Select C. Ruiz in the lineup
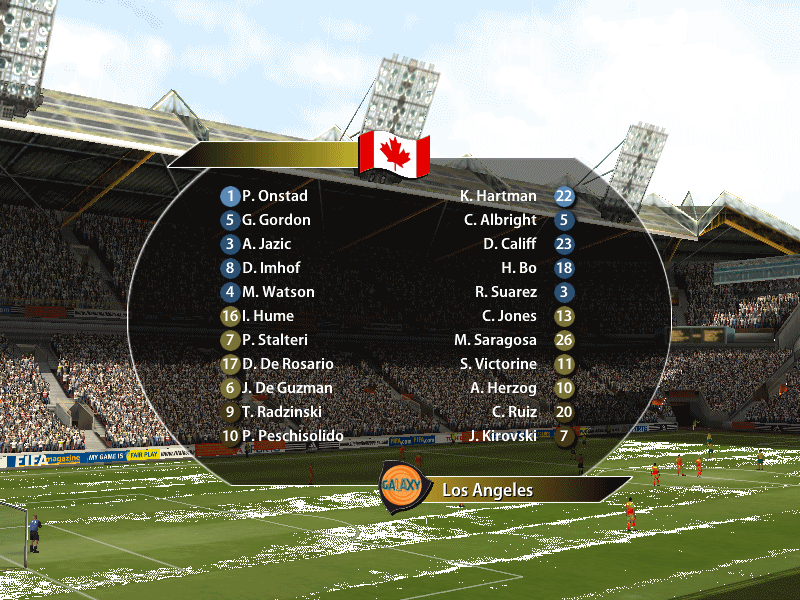Screen dimensions: 800x600 (x=514, y=412)
